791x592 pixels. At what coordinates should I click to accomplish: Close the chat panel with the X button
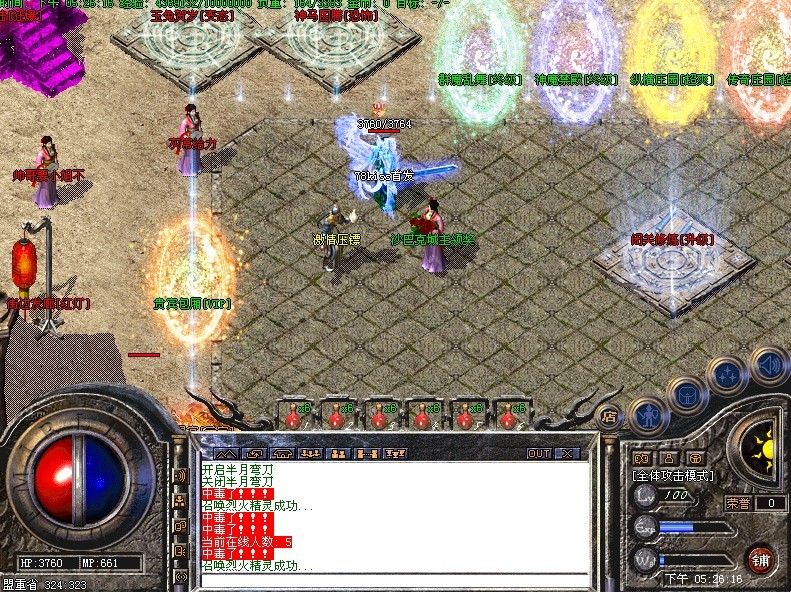tap(568, 453)
